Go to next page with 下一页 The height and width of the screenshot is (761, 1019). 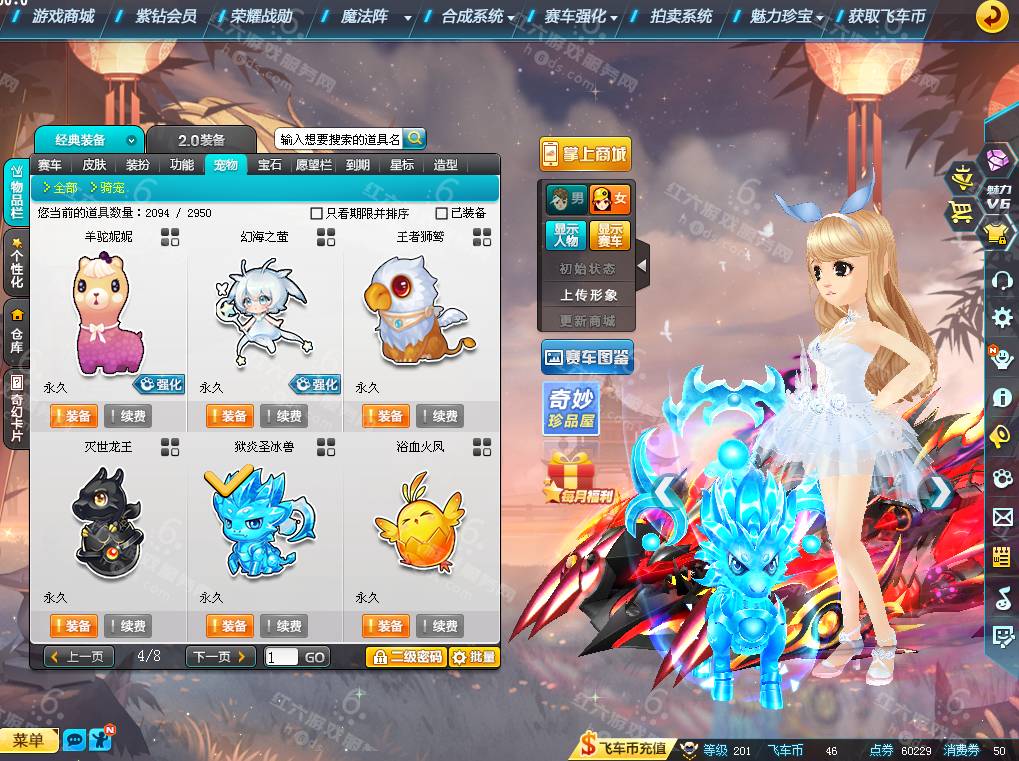218,657
